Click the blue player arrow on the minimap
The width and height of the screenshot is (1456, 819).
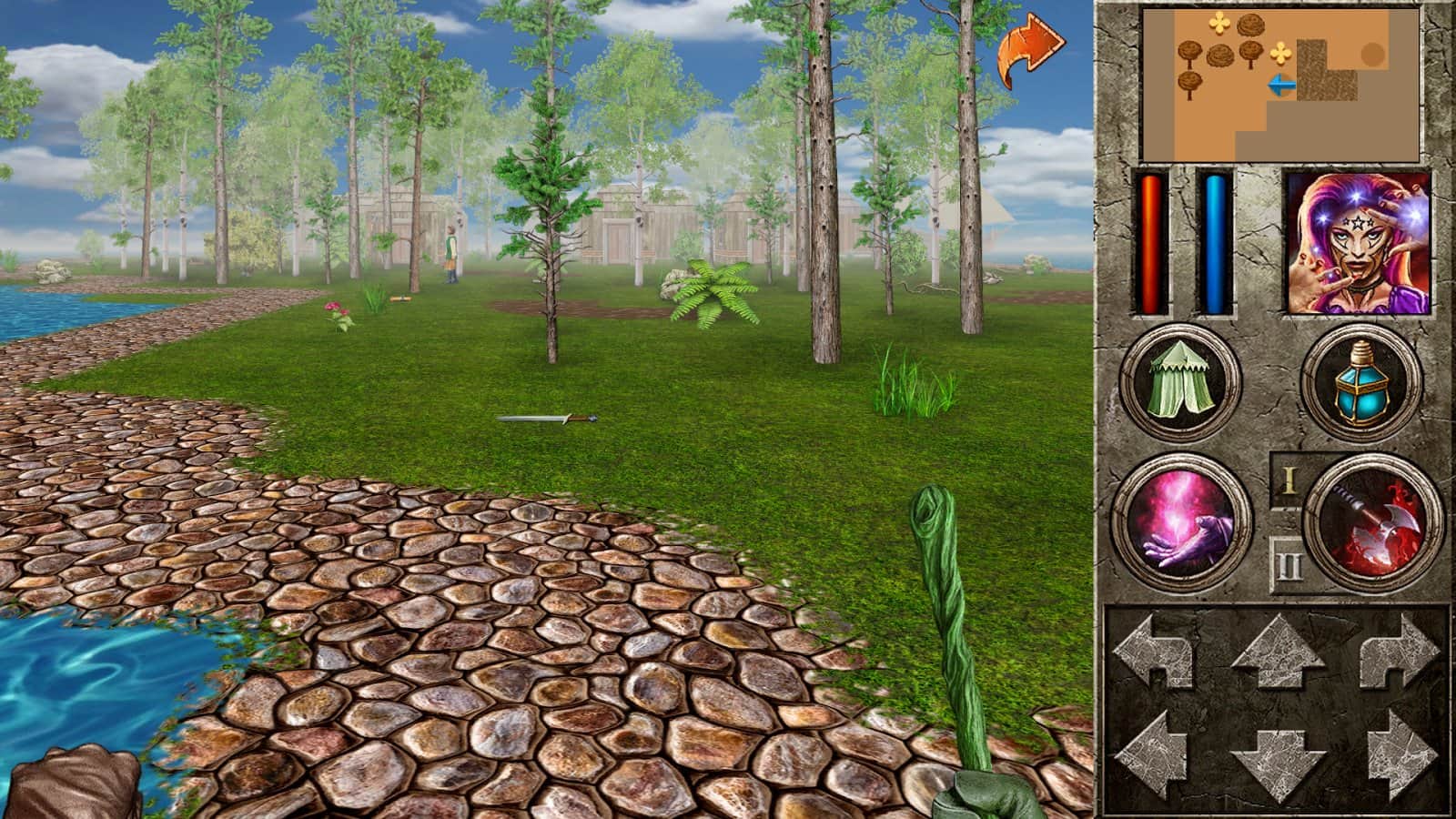click(1281, 85)
